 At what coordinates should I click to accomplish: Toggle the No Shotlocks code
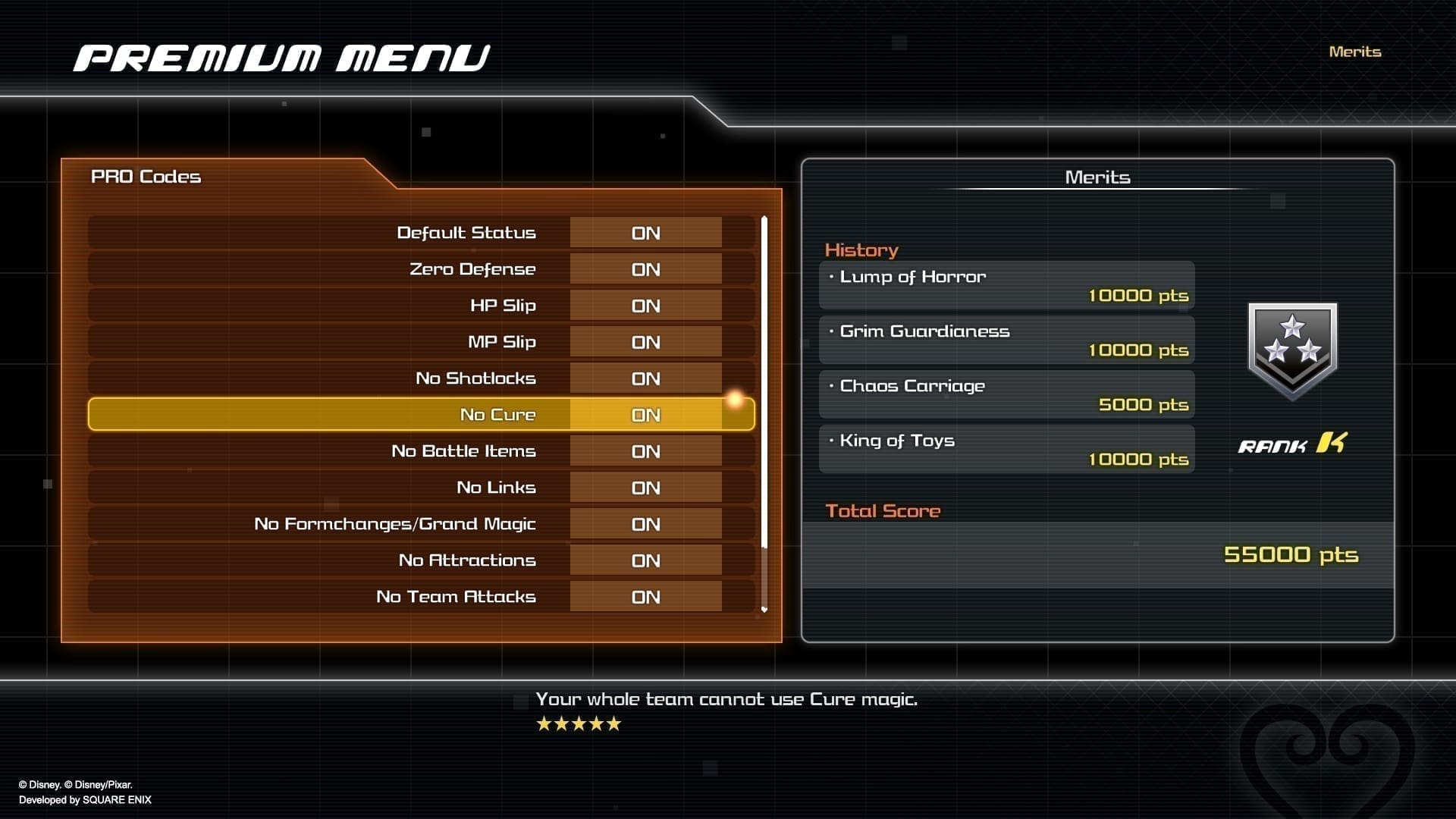coord(645,378)
